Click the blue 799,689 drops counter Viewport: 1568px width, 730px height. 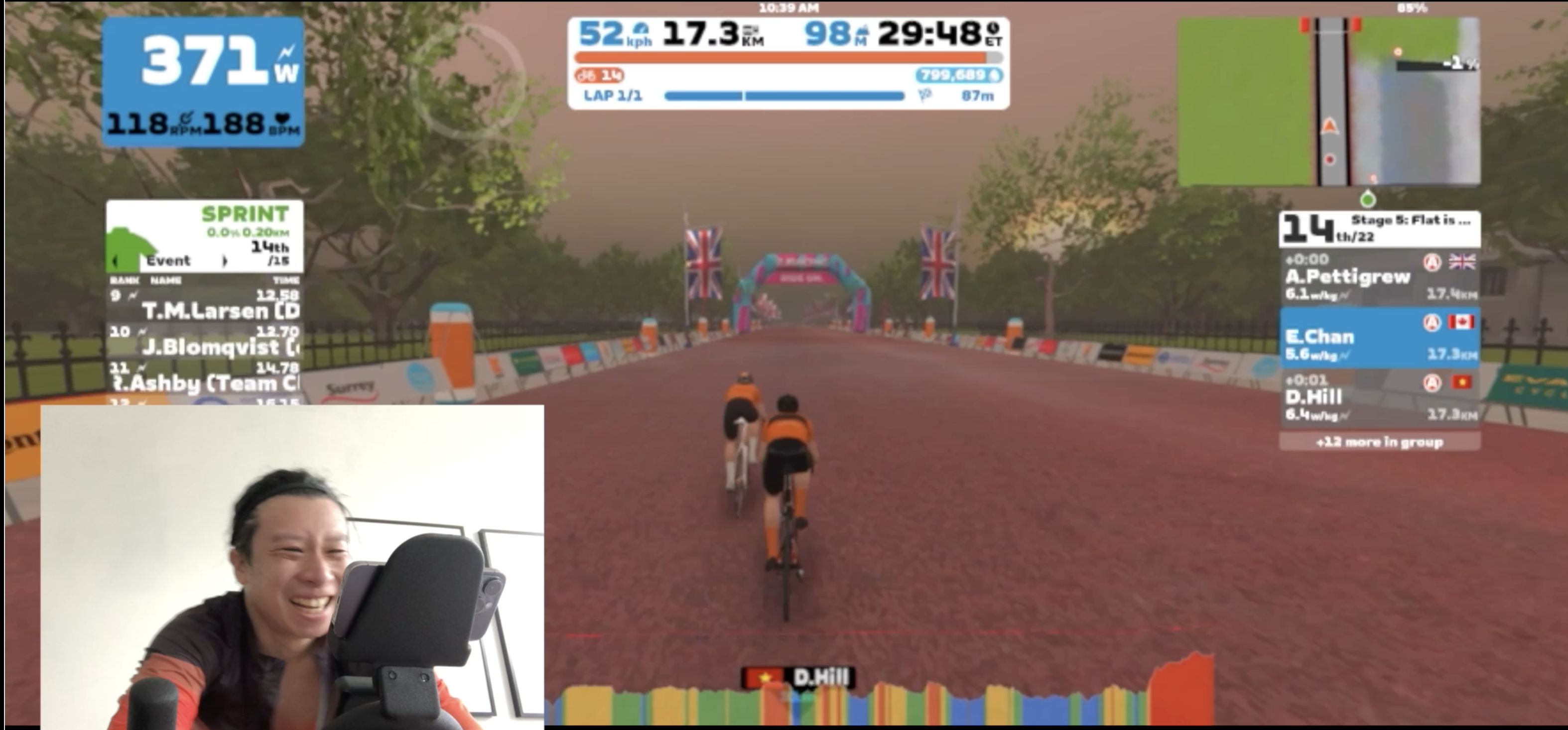959,75
